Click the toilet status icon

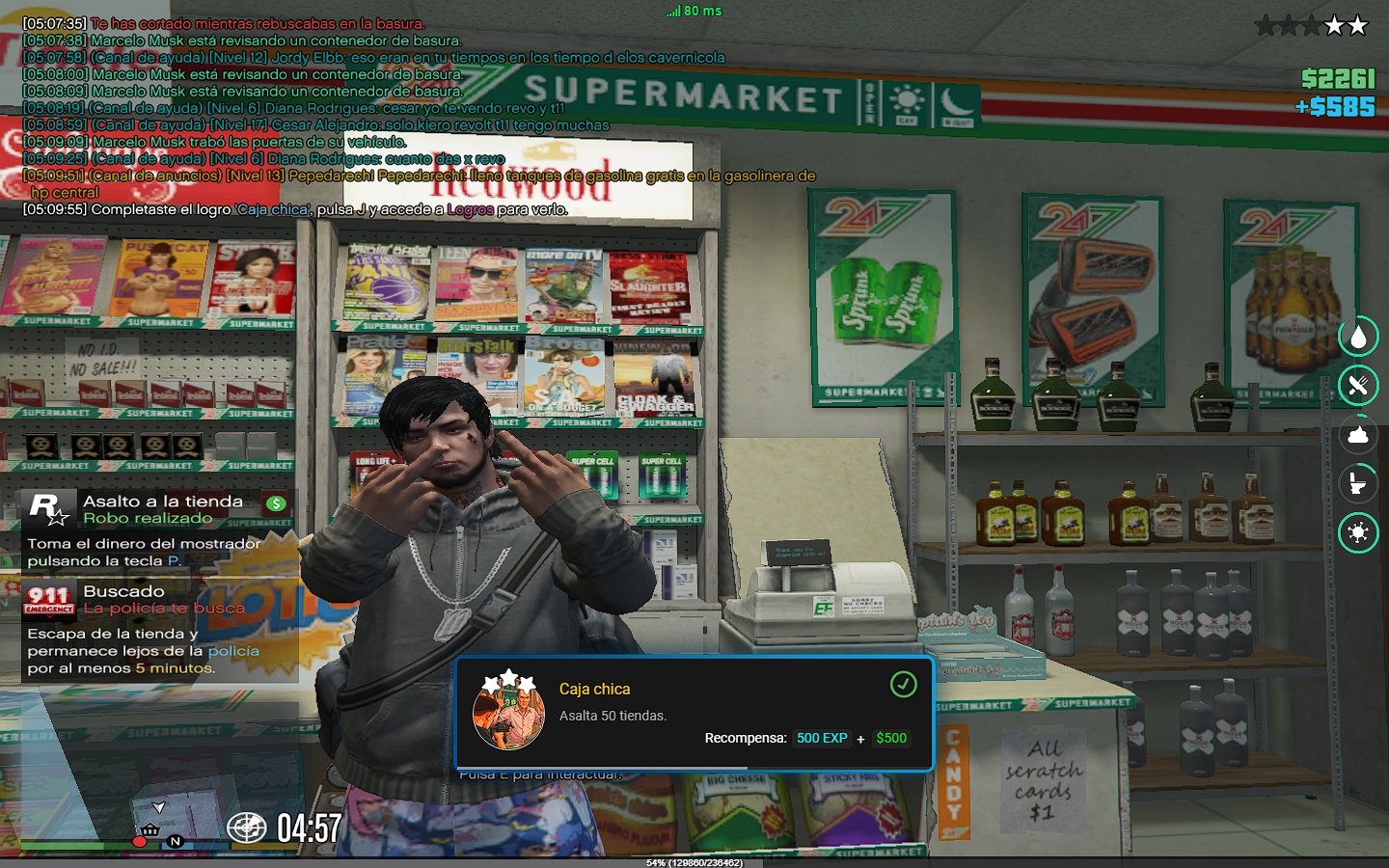click(1358, 483)
